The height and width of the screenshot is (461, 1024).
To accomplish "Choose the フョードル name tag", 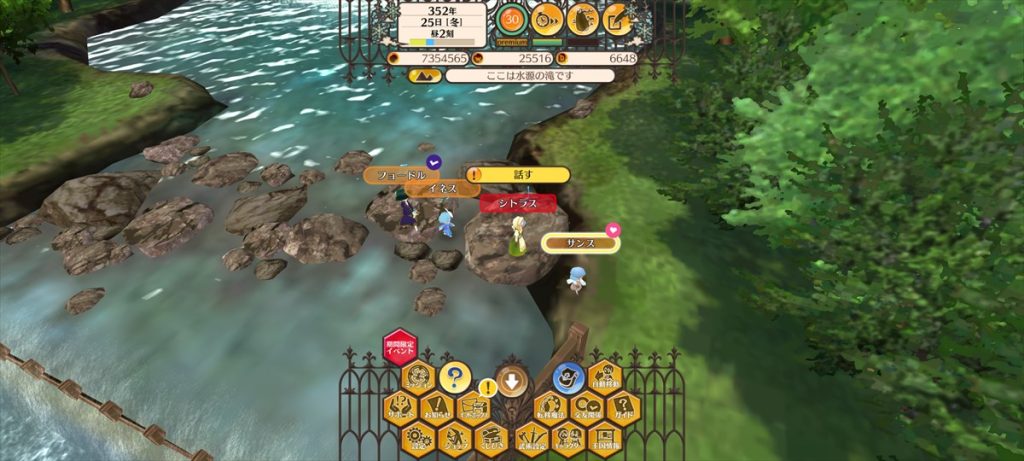I will [401, 175].
